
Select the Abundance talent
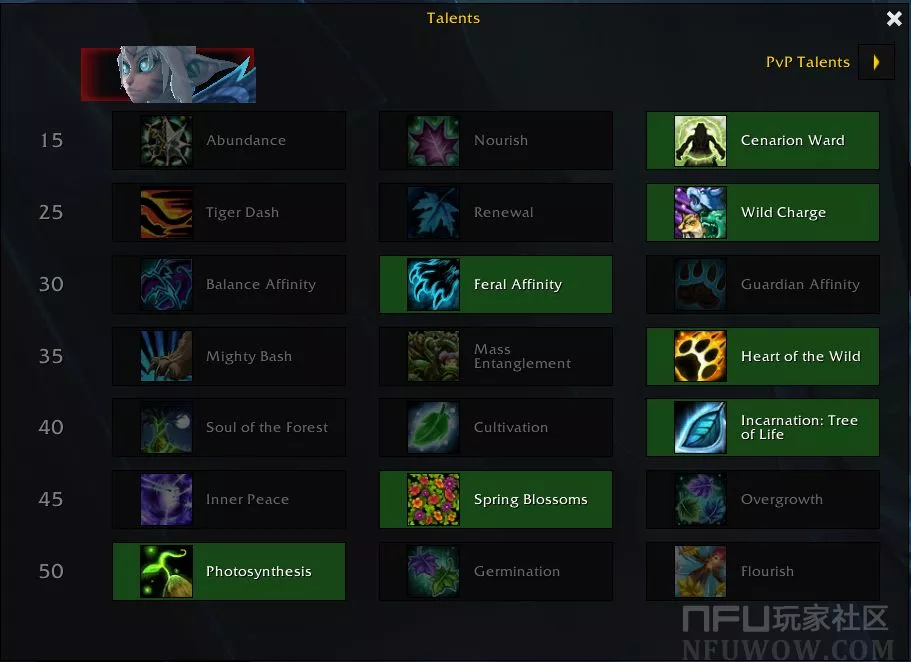coord(229,140)
